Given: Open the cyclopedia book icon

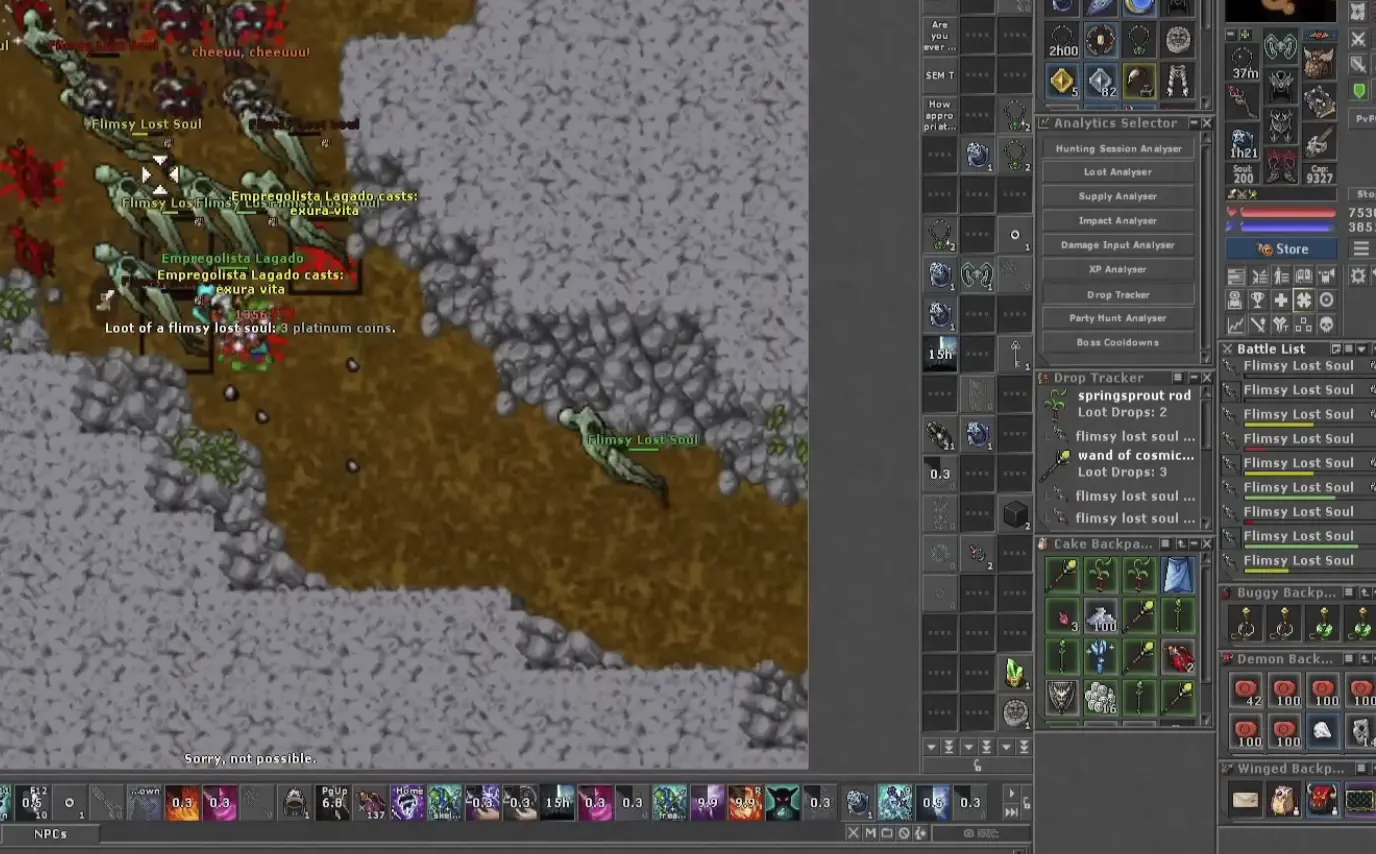Looking at the screenshot, I should coord(1304,275).
